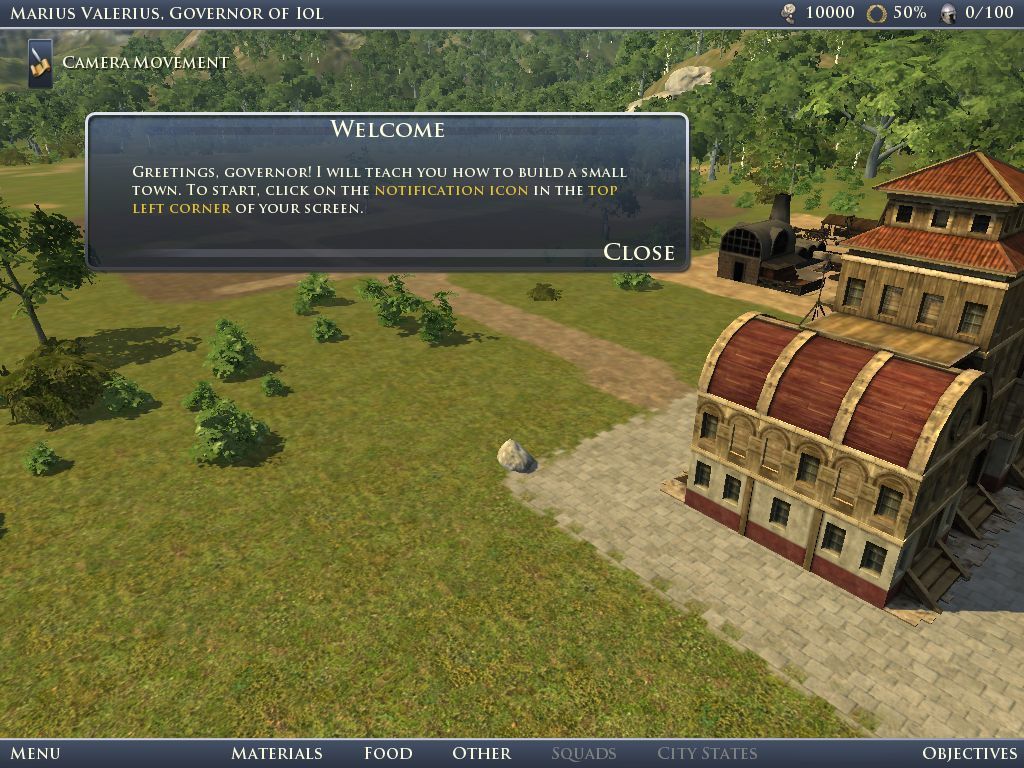1024x768 pixels.
Task: Show the Food category
Action: click(388, 753)
